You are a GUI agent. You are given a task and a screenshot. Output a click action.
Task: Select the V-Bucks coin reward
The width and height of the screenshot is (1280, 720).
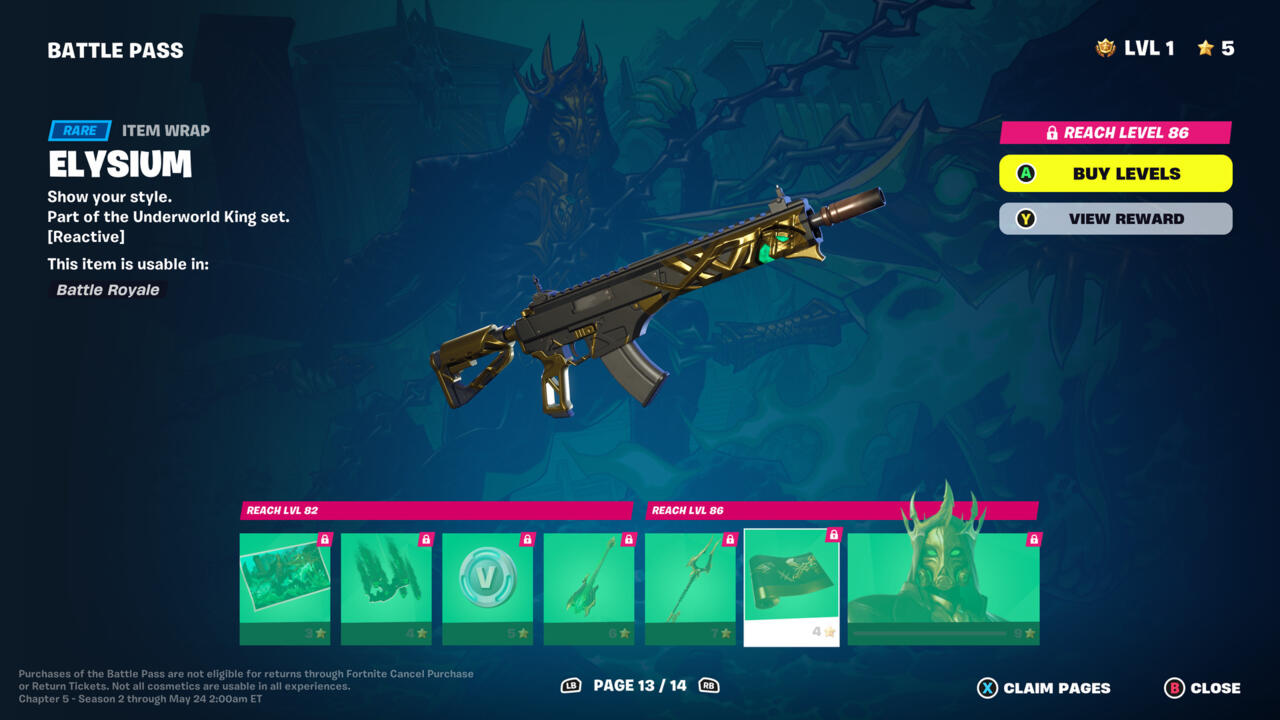tap(487, 588)
